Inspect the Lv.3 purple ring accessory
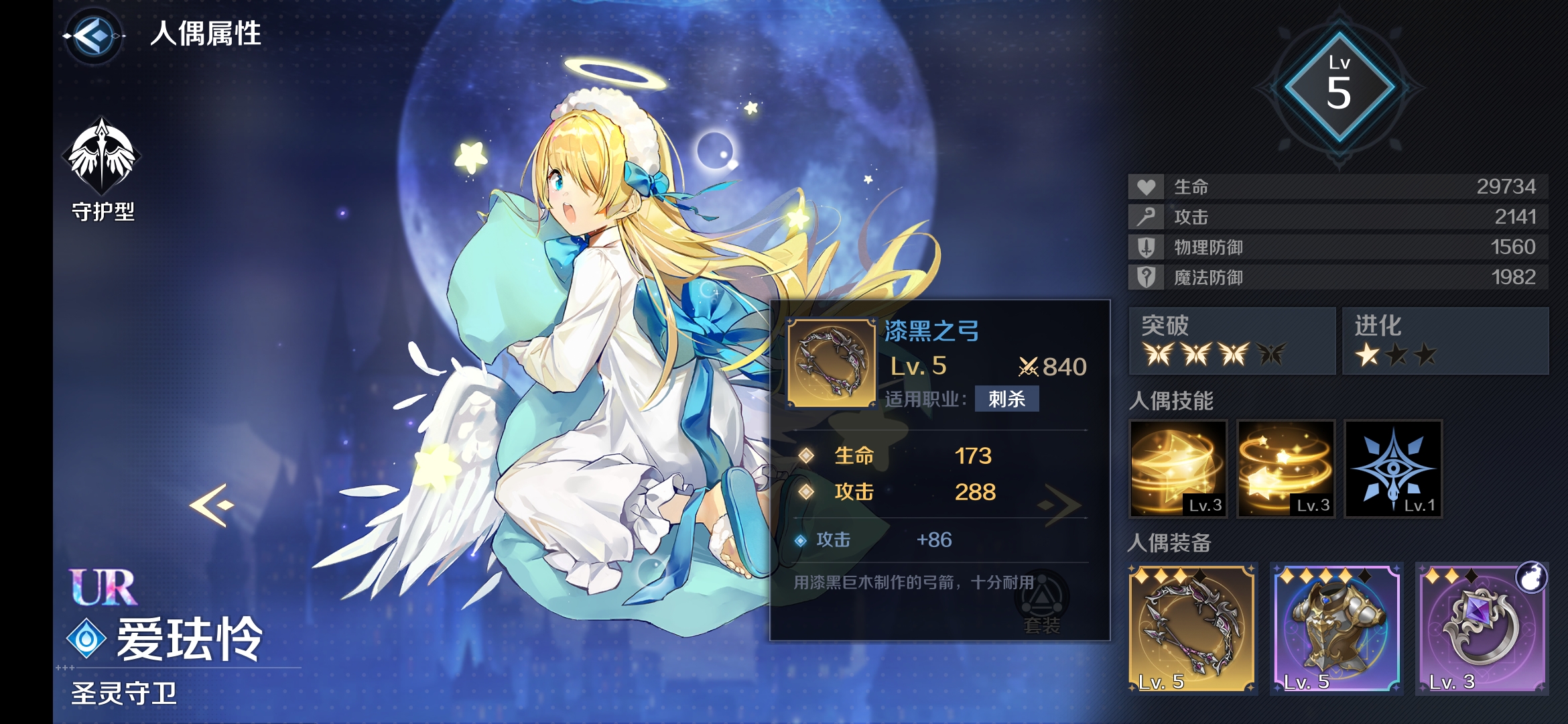Screen dimensions: 1568x724 [x=1484, y=627]
